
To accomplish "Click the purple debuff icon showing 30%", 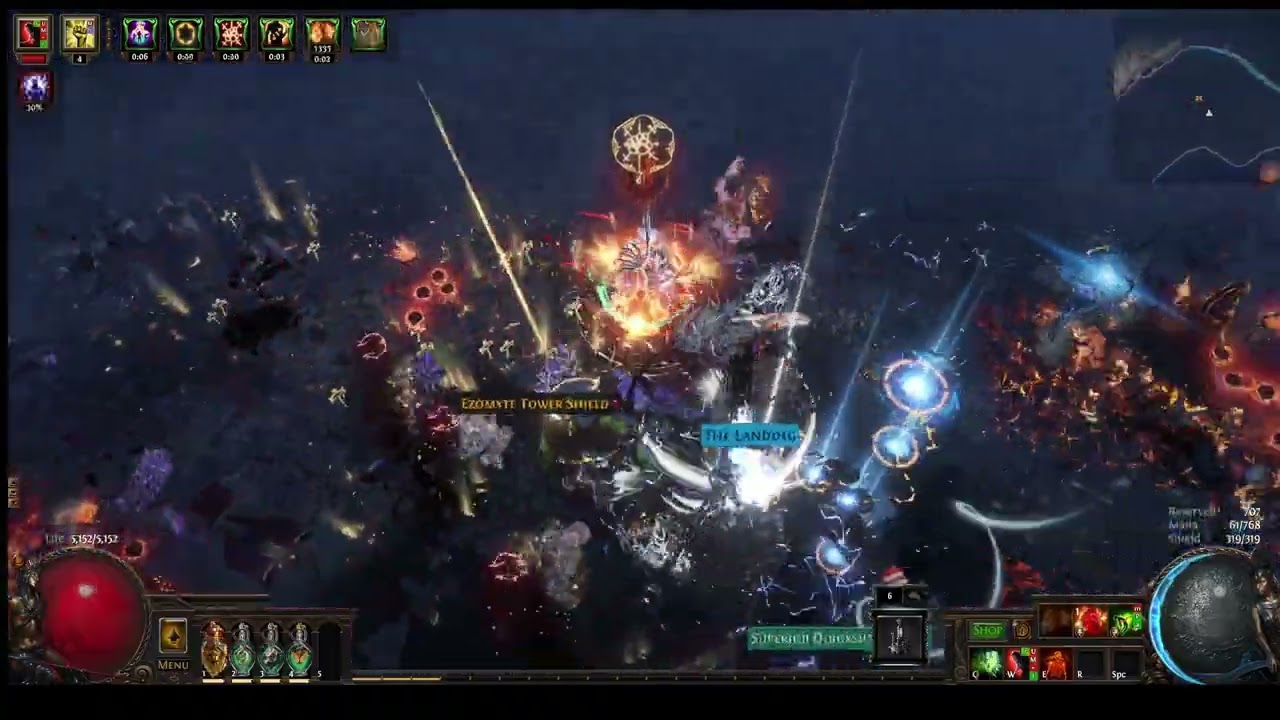I will (34, 87).
